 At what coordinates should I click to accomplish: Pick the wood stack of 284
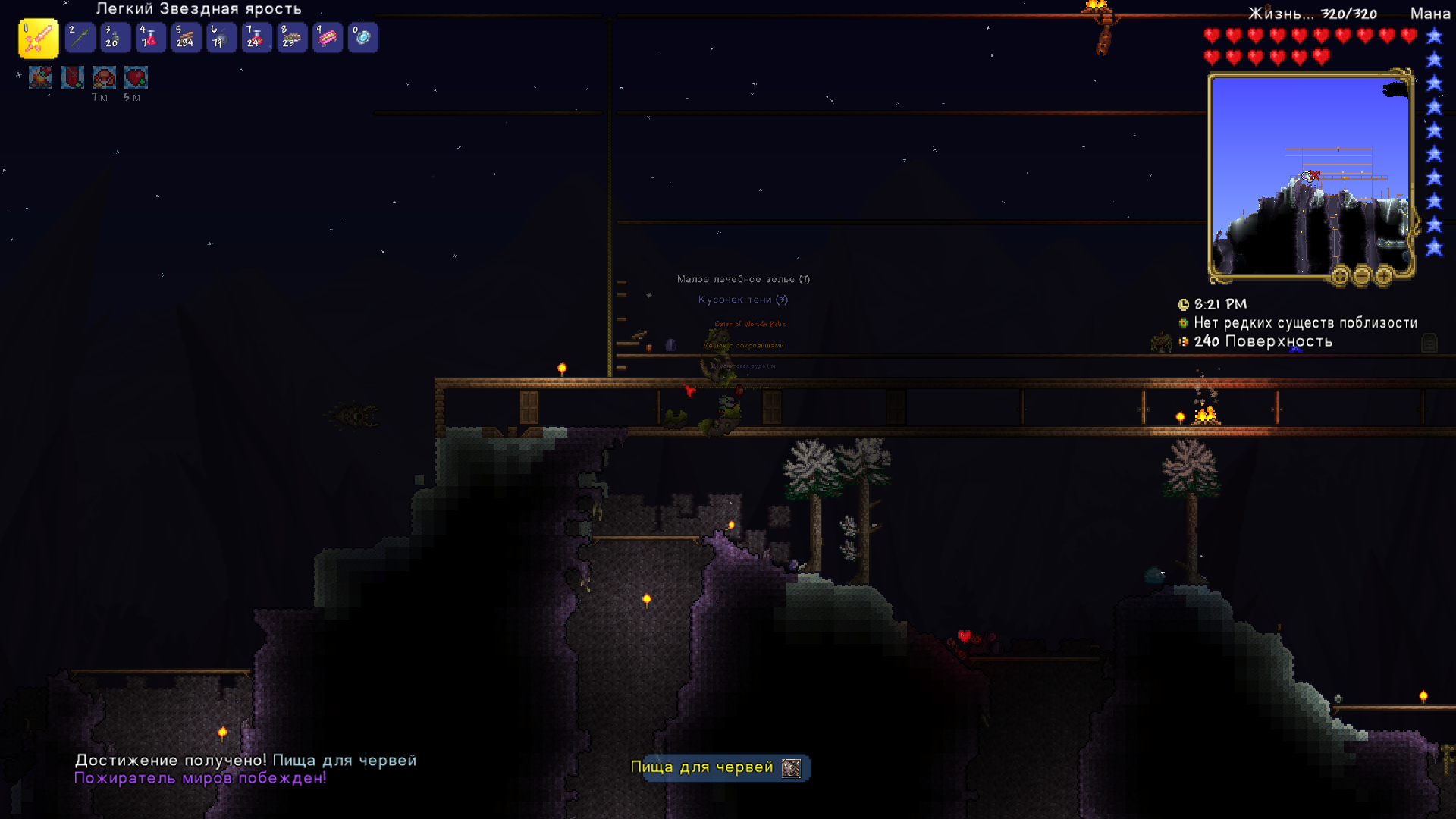pos(186,37)
